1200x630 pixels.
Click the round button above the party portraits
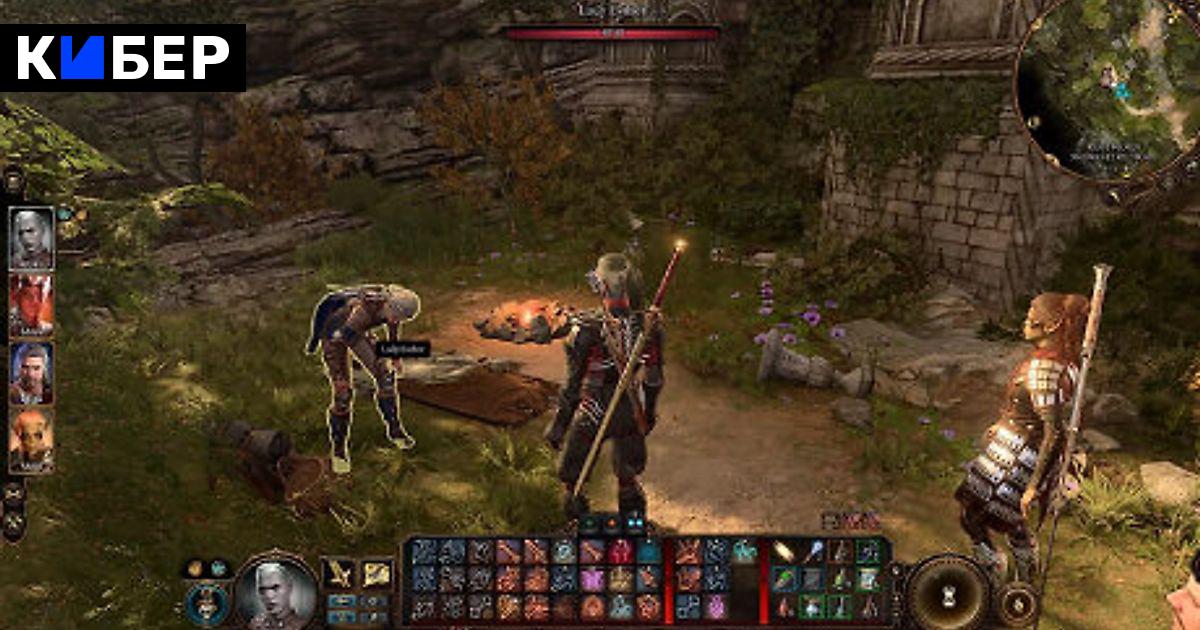(14, 182)
